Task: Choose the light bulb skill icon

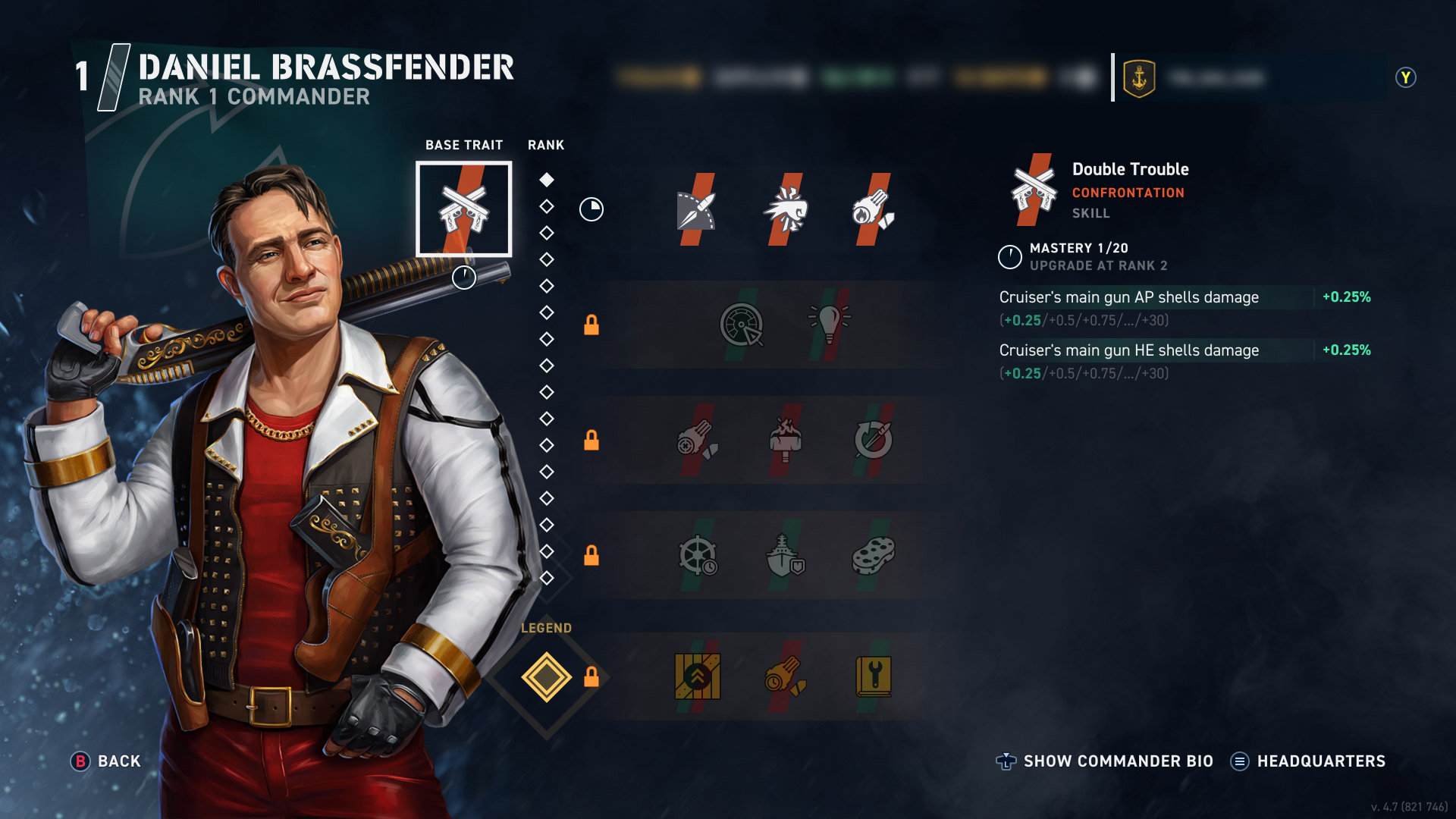Action: [829, 325]
